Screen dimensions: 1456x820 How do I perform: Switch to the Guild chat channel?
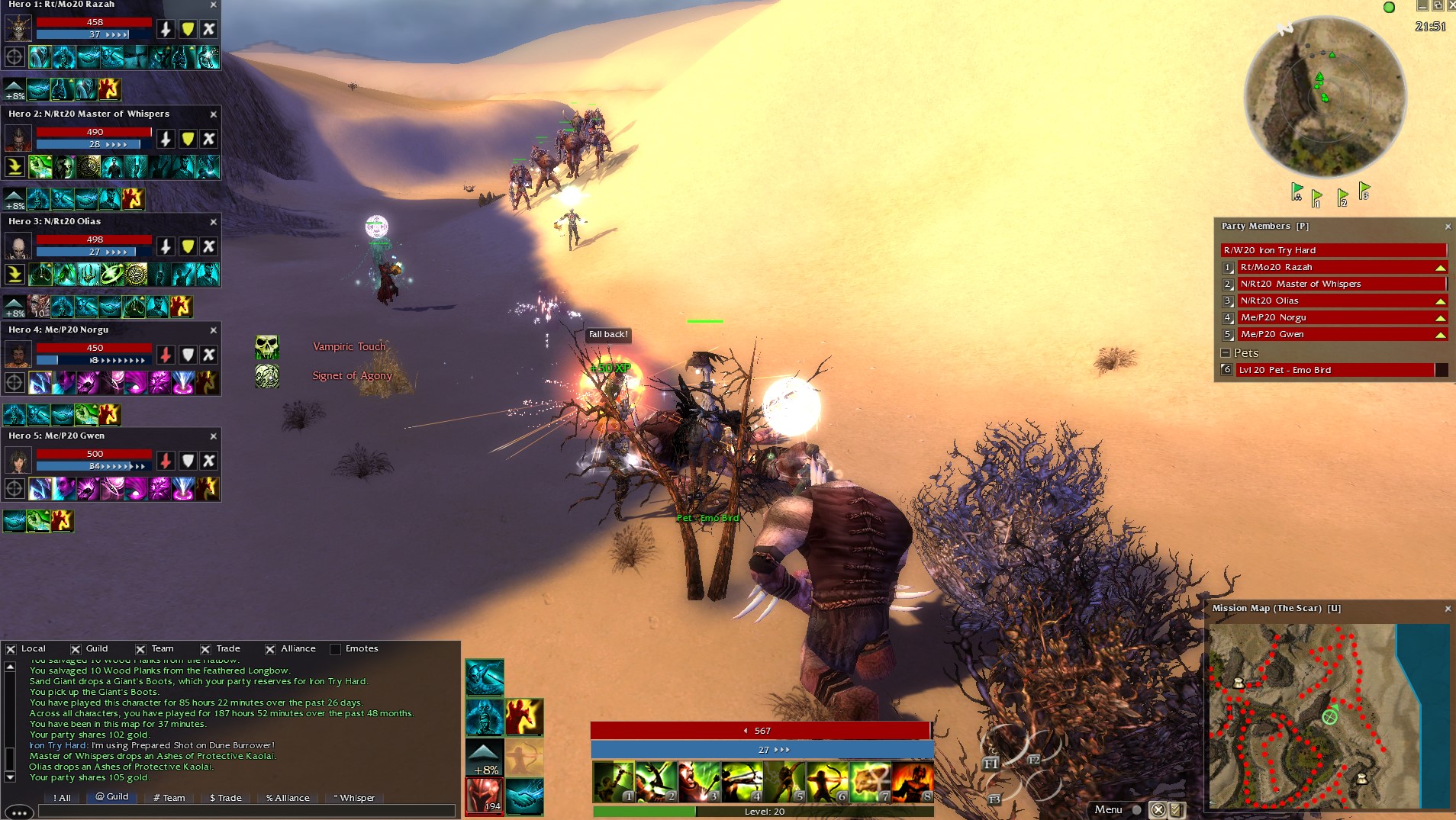point(111,796)
